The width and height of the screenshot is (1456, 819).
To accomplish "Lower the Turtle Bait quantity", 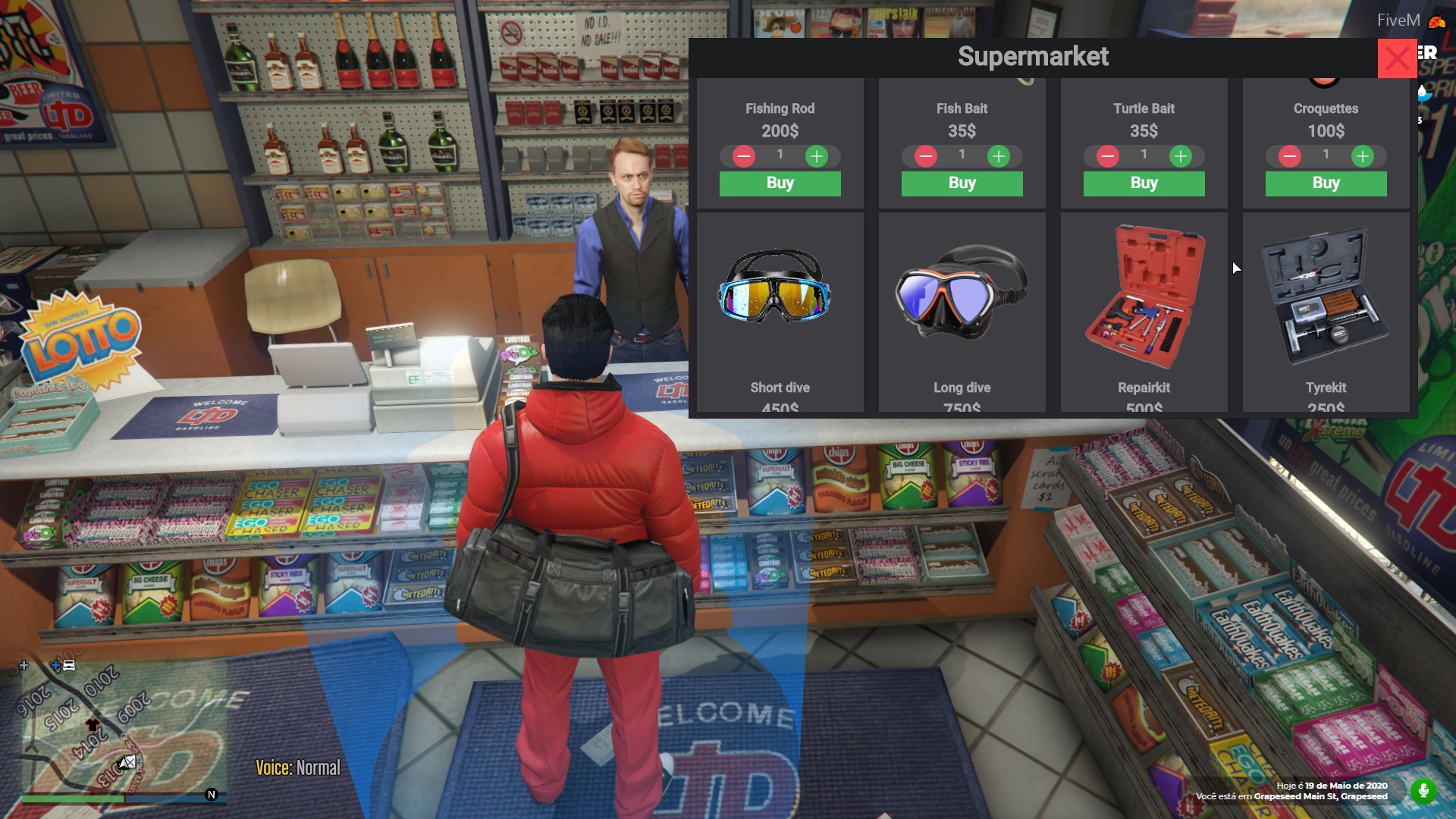I will tap(1108, 156).
